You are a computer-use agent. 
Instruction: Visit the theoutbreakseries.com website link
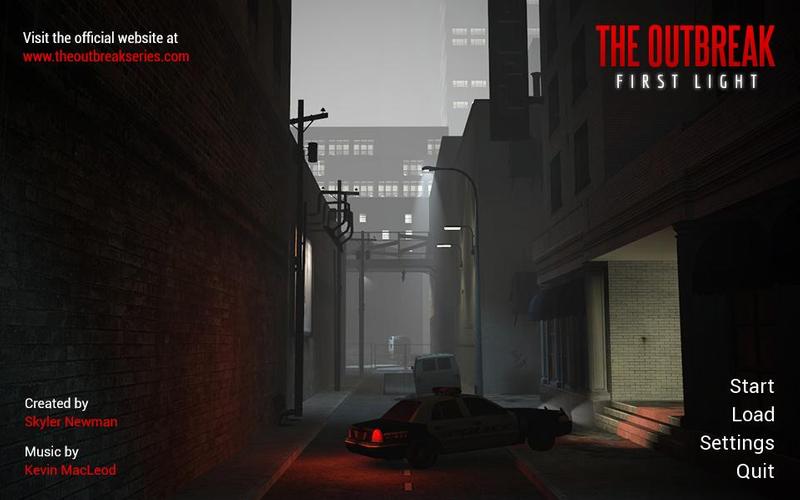click(106, 57)
